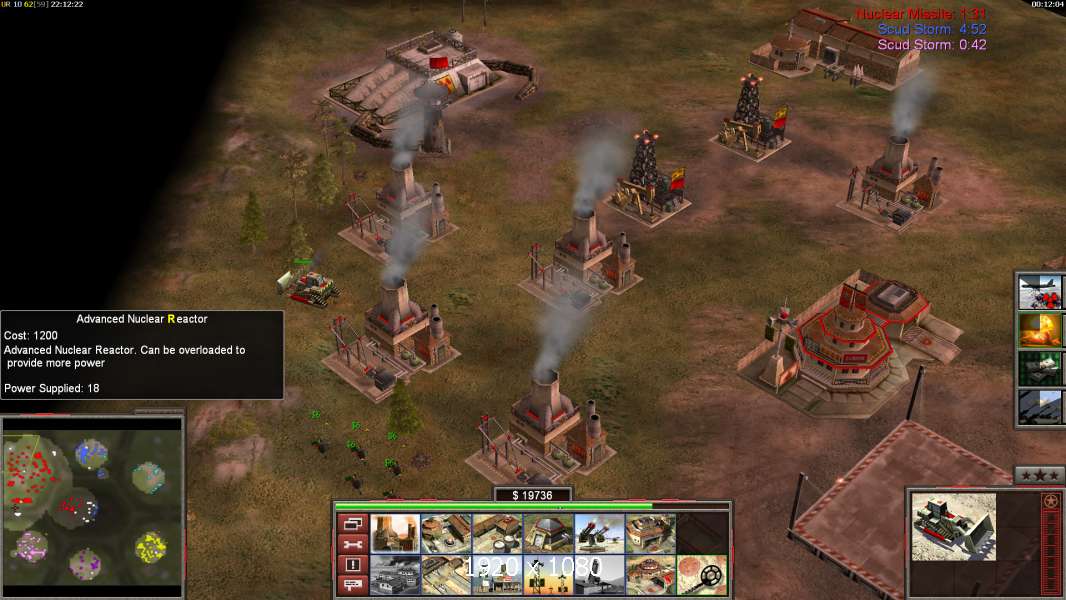Choose the War Factory build icon

[x=650, y=534]
